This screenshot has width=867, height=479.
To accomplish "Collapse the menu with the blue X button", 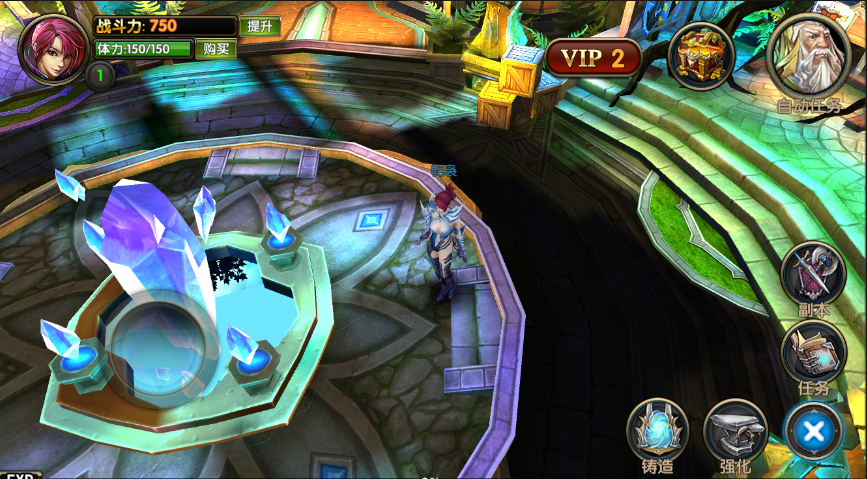I will coord(814,431).
